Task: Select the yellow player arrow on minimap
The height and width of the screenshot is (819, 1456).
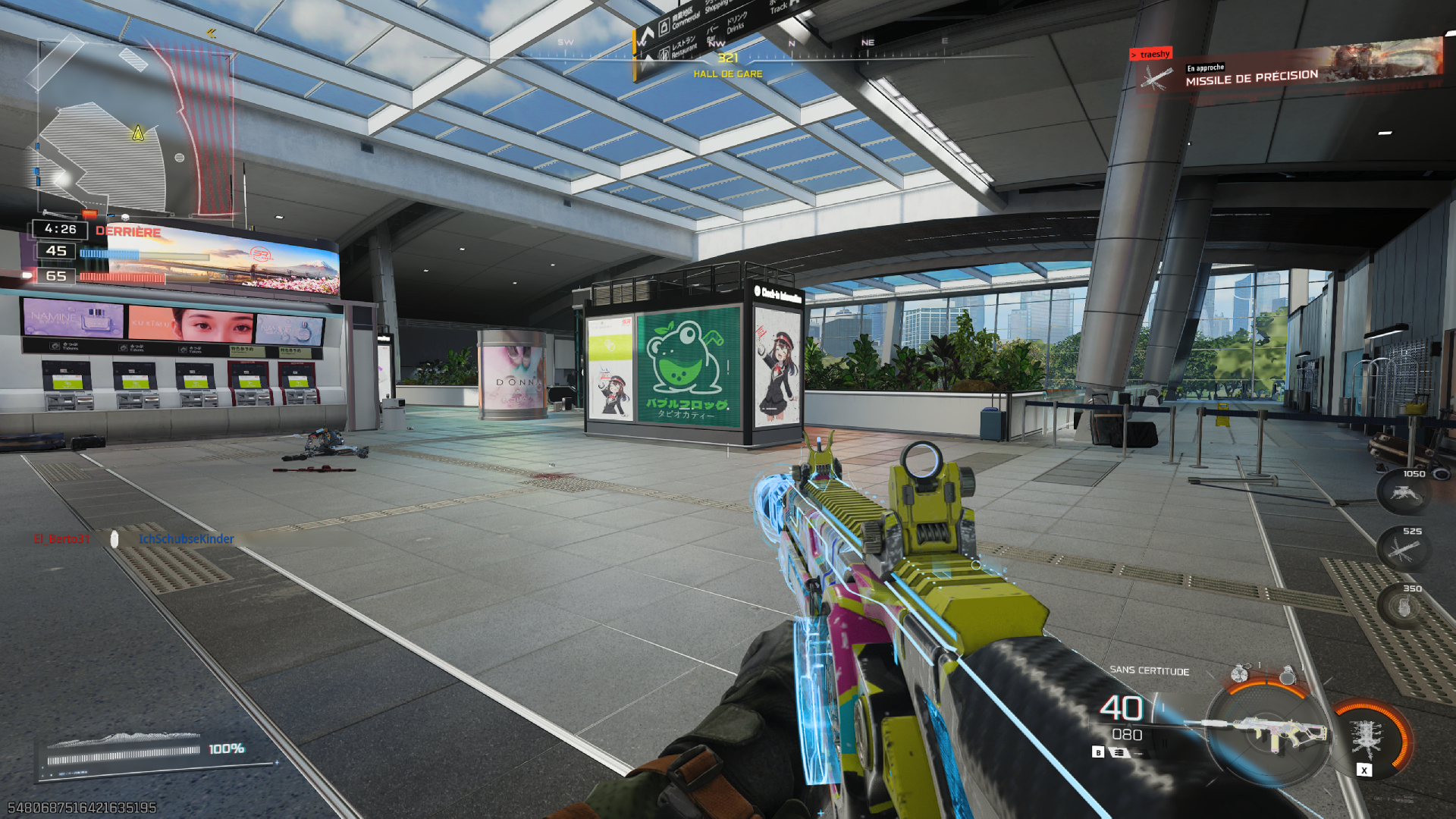Action: (138, 133)
